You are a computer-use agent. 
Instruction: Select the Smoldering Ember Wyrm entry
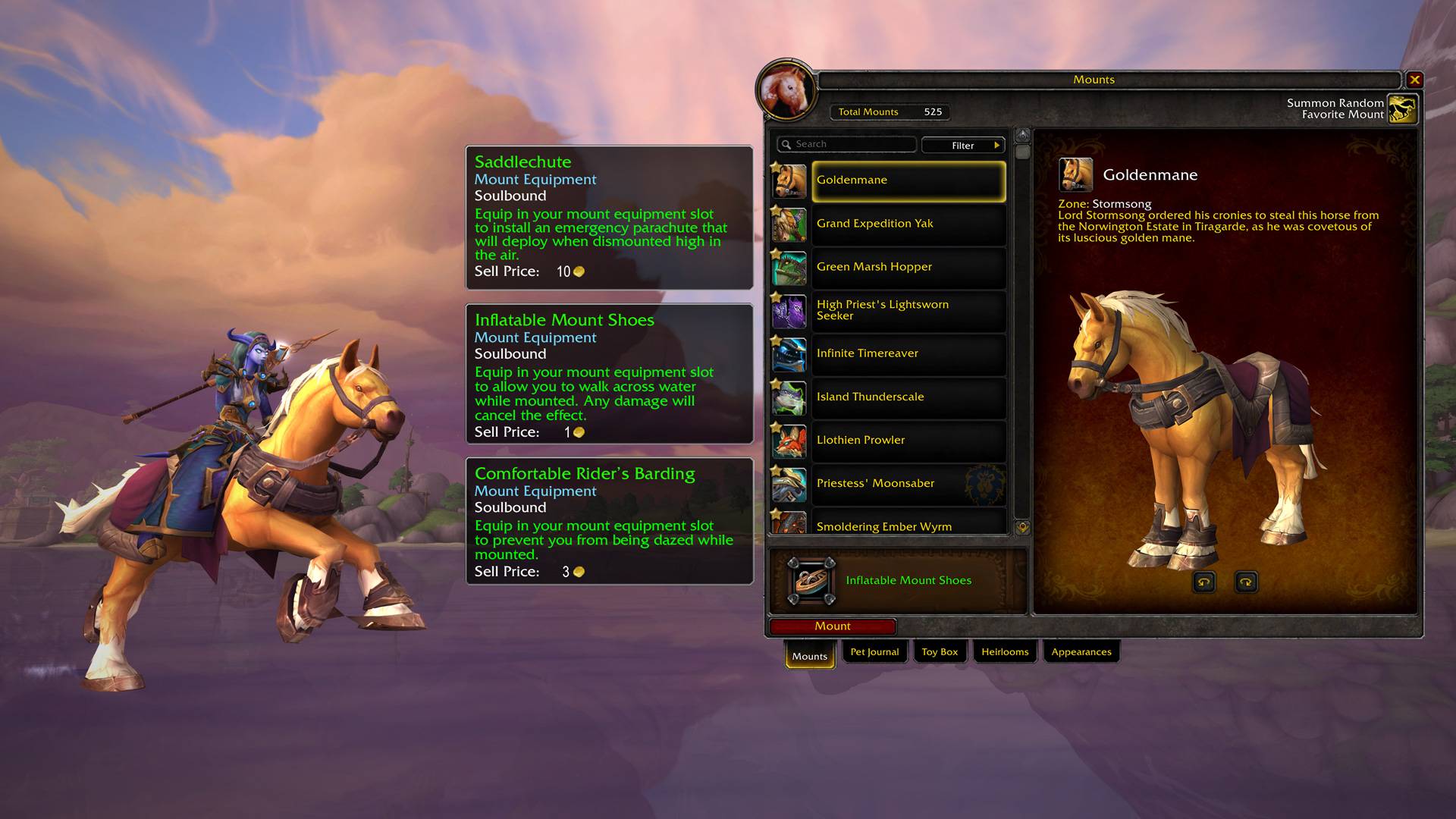[908, 525]
